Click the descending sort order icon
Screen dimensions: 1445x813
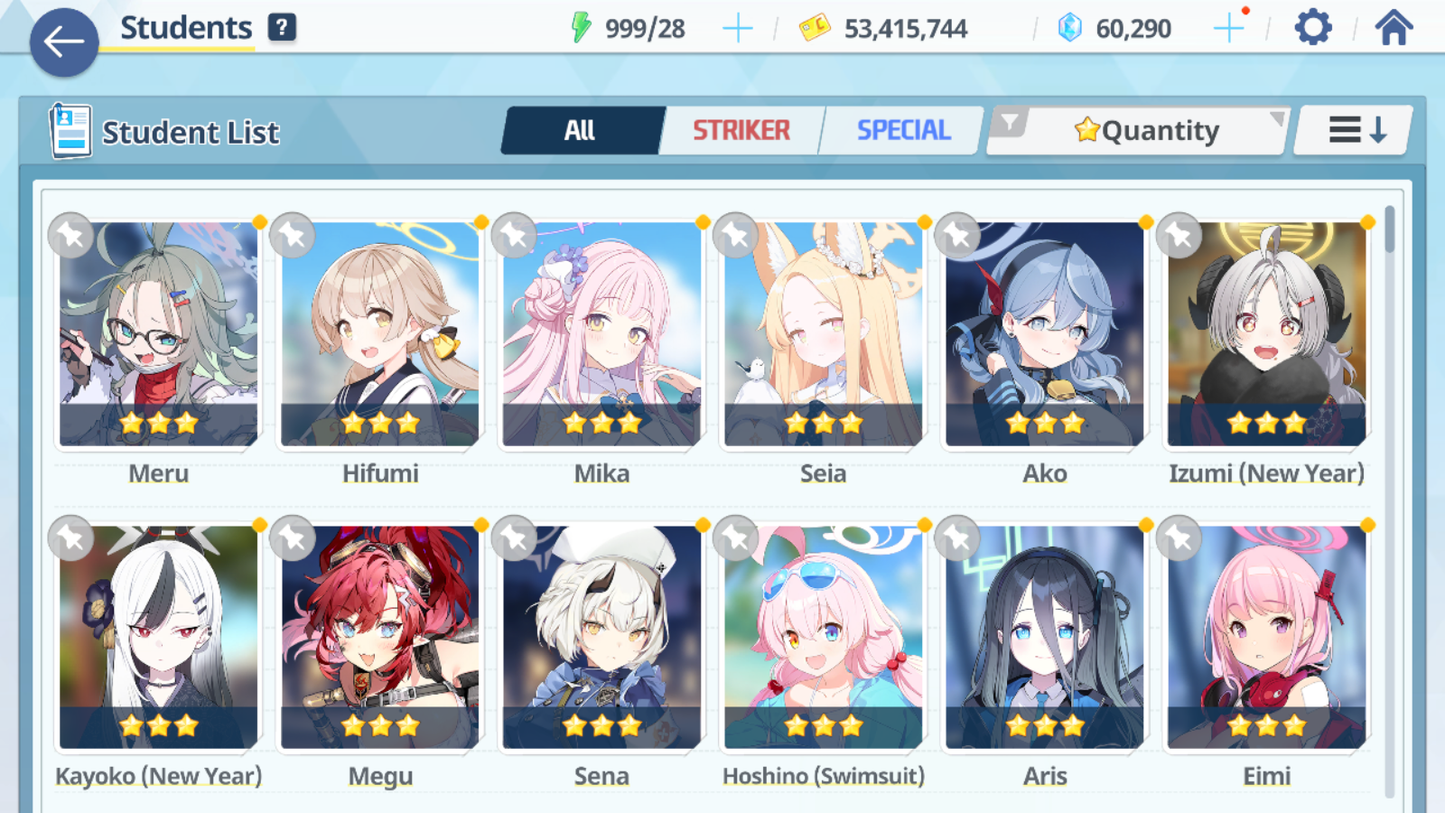(1353, 129)
